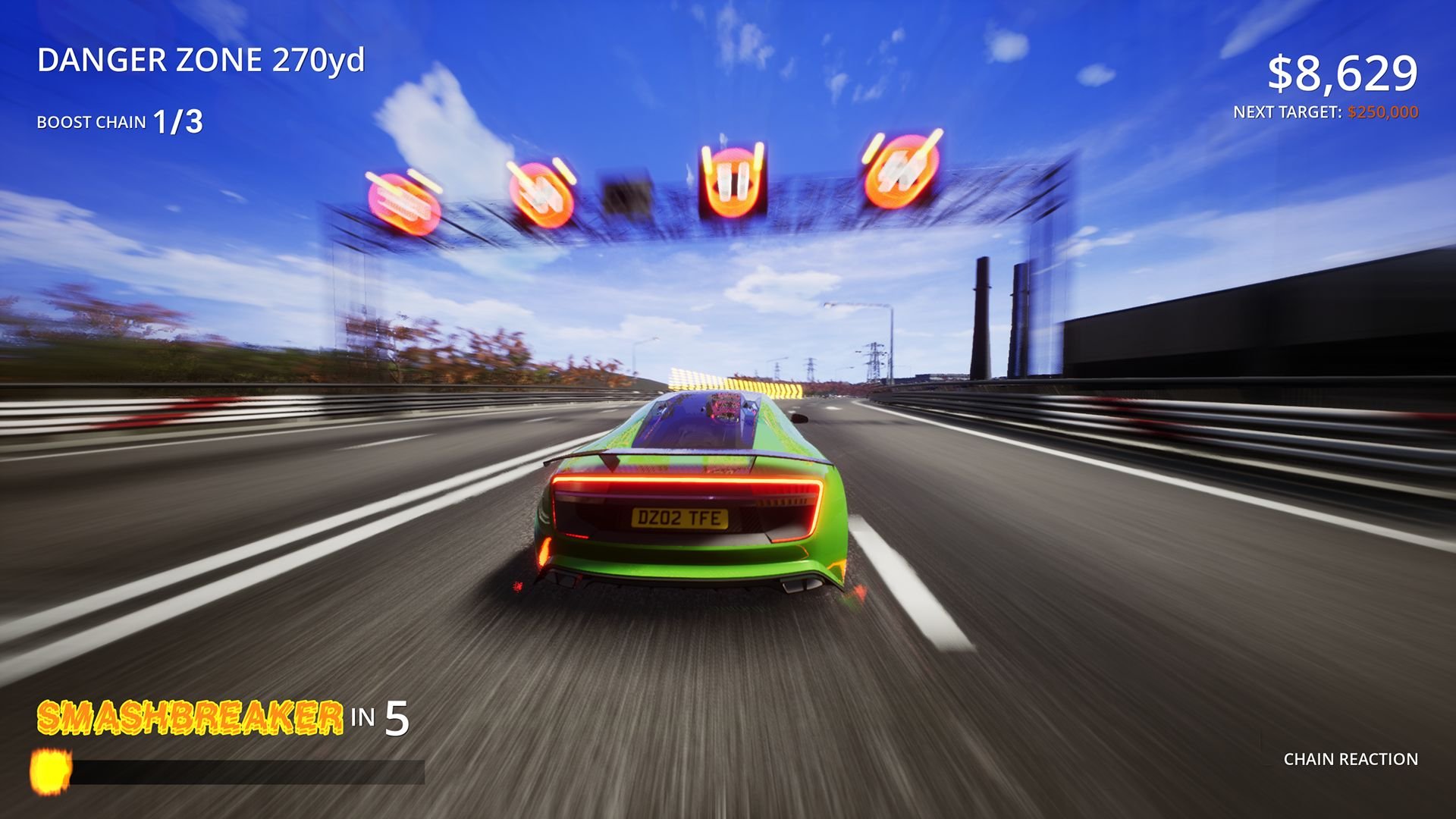Click the flame icon beside the Smashbreaker bar
Viewport: 1456px width, 819px height.
49,772
